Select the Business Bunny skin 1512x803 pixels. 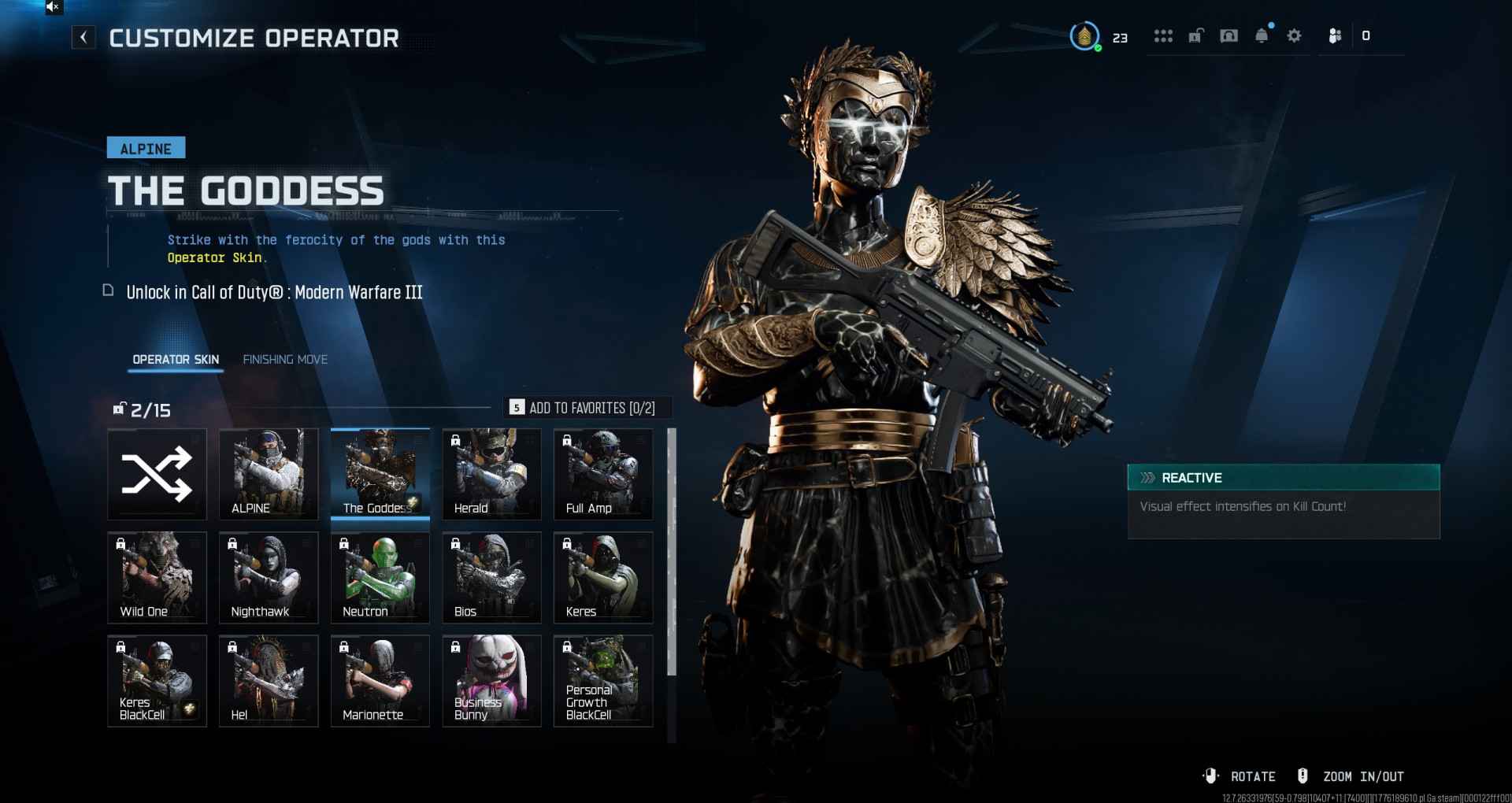[491, 680]
